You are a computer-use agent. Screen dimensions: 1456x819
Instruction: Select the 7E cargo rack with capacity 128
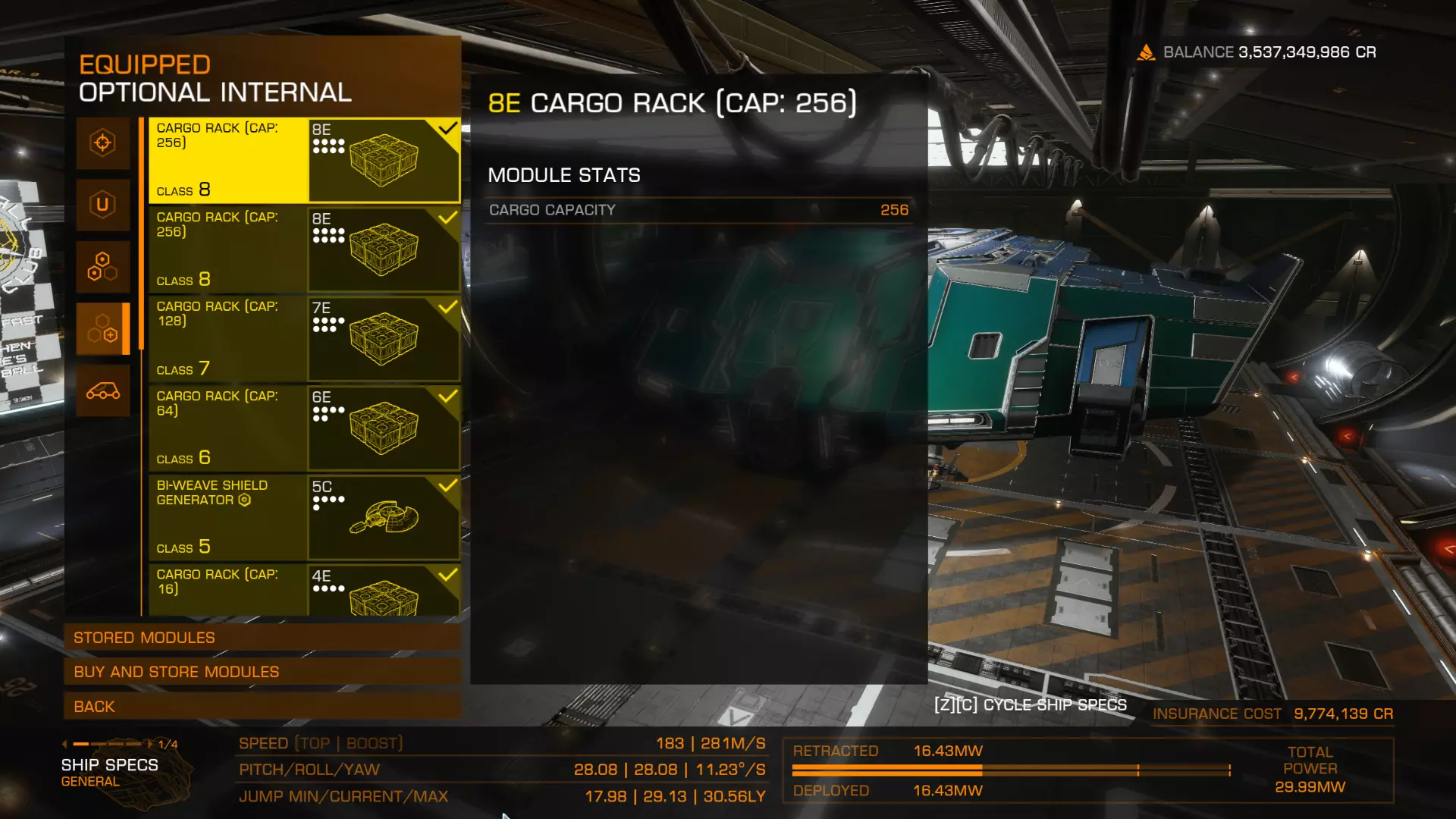click(x=304, y=338)
